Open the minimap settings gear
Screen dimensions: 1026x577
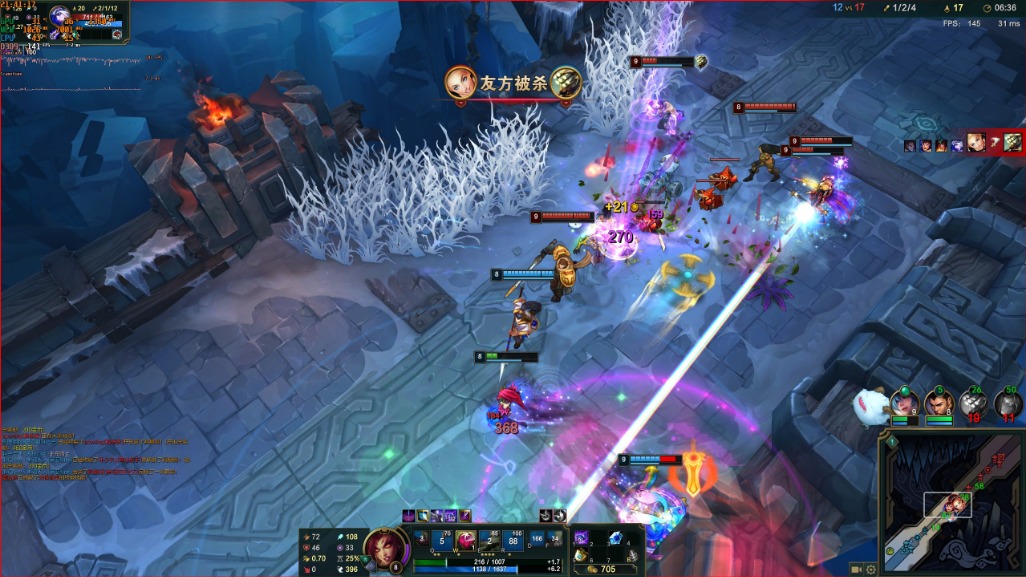coord(871,568)
